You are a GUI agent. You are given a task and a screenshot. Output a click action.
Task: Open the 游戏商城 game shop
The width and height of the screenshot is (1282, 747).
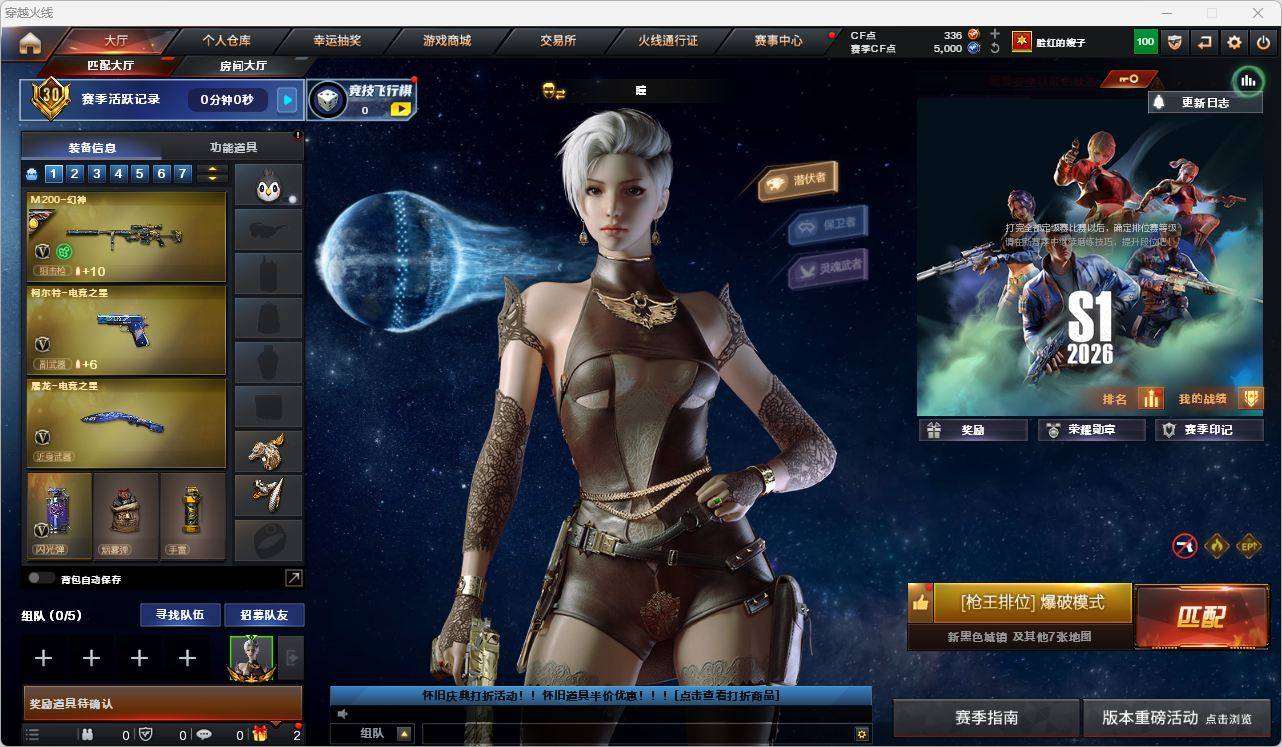pyautogui.click(x=446, y=41)
